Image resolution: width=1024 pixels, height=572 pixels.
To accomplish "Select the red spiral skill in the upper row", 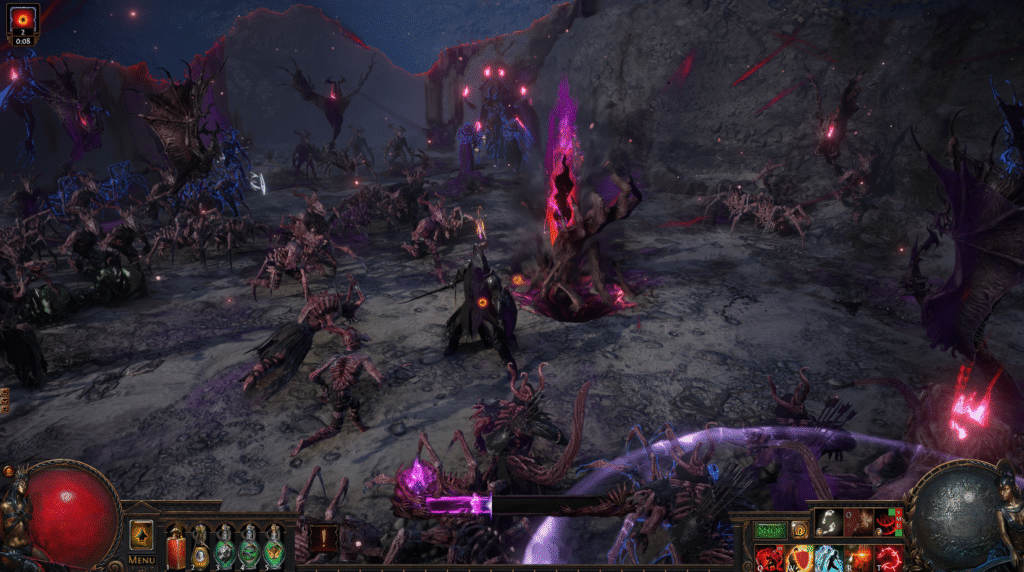I will [x=888, y=522].
